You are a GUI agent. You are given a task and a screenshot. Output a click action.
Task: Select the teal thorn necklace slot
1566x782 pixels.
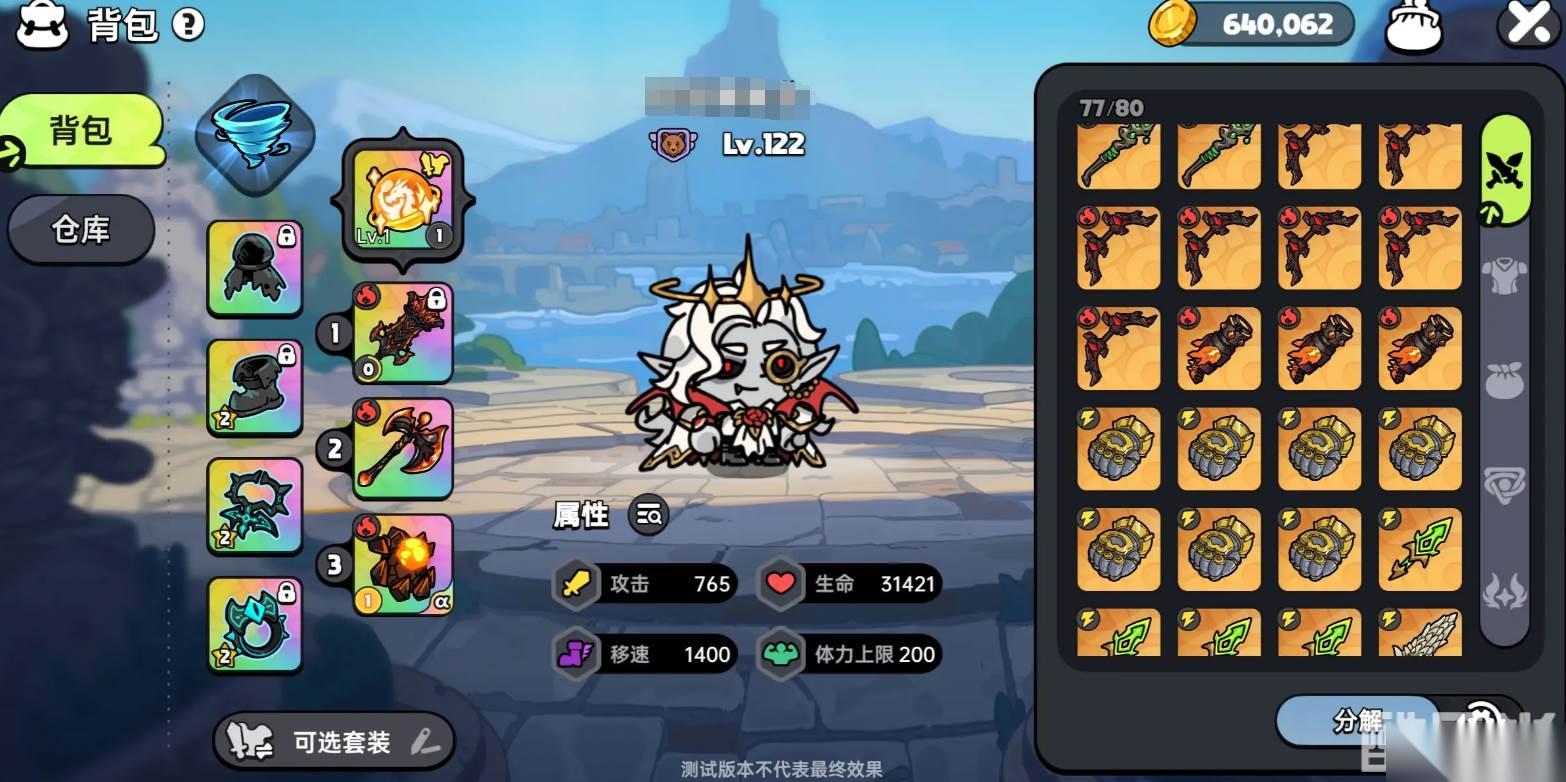click(254, 505)
